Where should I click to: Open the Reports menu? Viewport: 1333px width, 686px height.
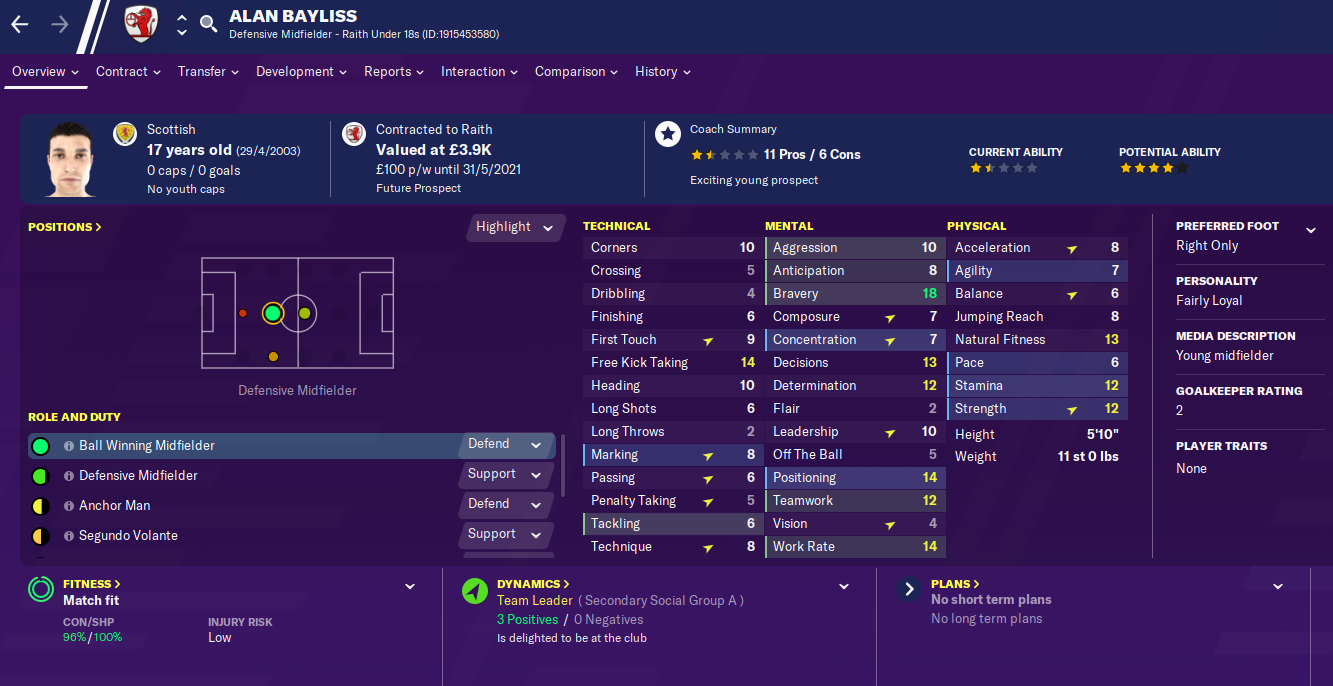(x=393, y=72)
